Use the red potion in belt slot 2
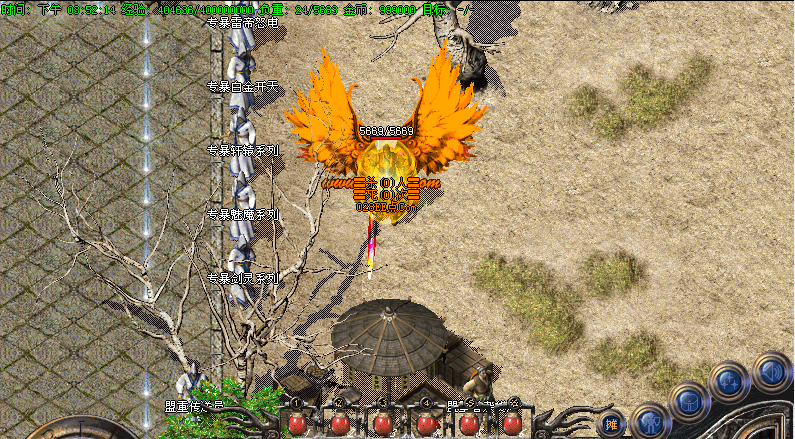The height and width of the screenshot is (439, 795). tap(340, 423)
